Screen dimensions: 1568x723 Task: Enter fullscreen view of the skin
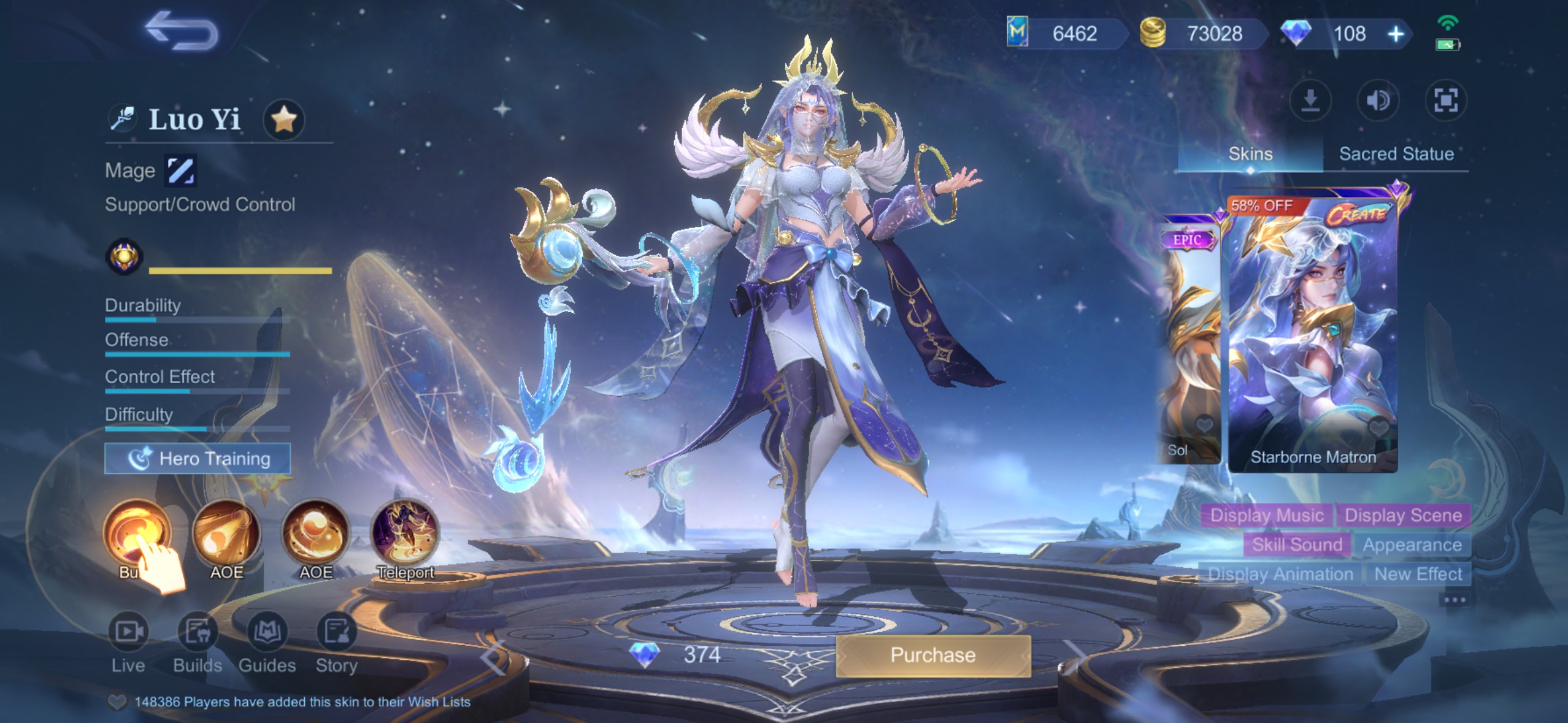click(1445, 101)
